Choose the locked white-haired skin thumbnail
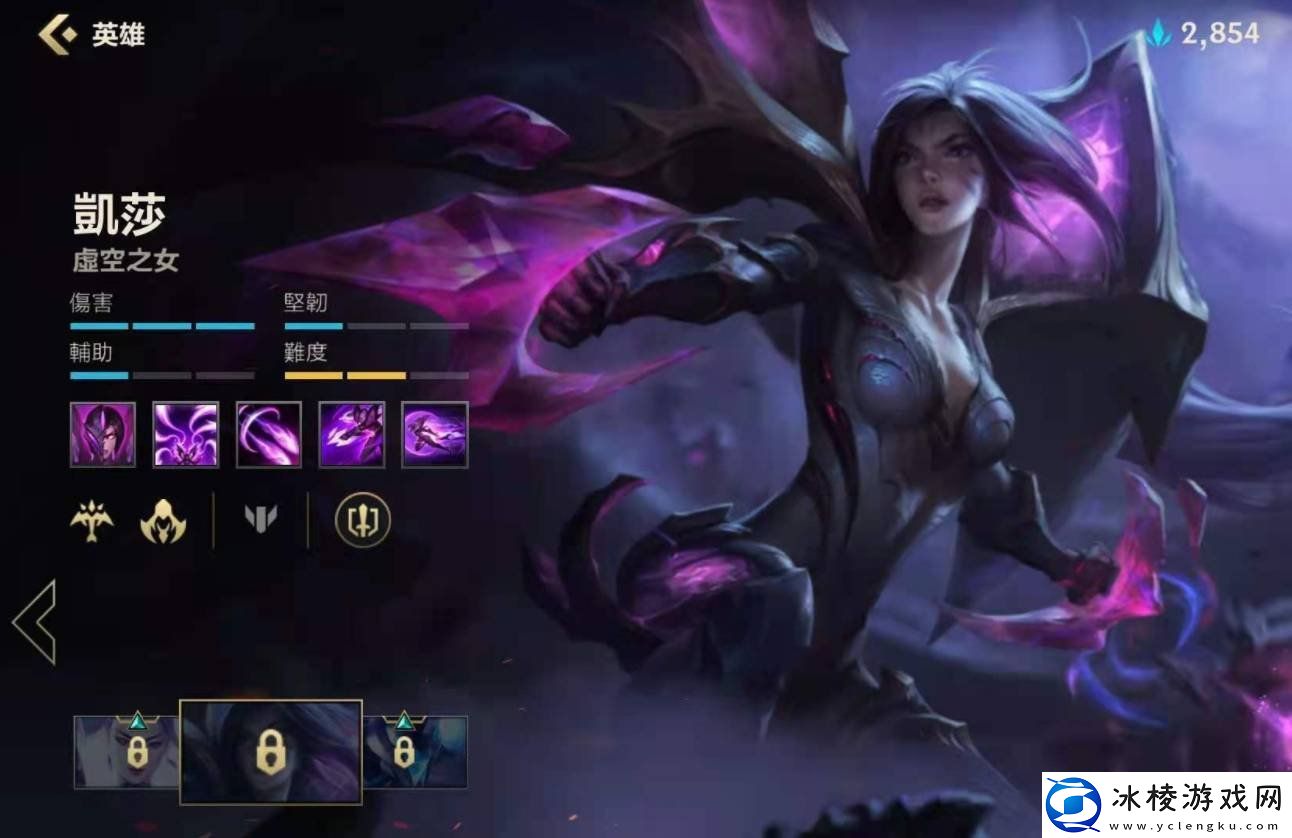Screen dimensions: 1292x838 [x=127, y=752]
